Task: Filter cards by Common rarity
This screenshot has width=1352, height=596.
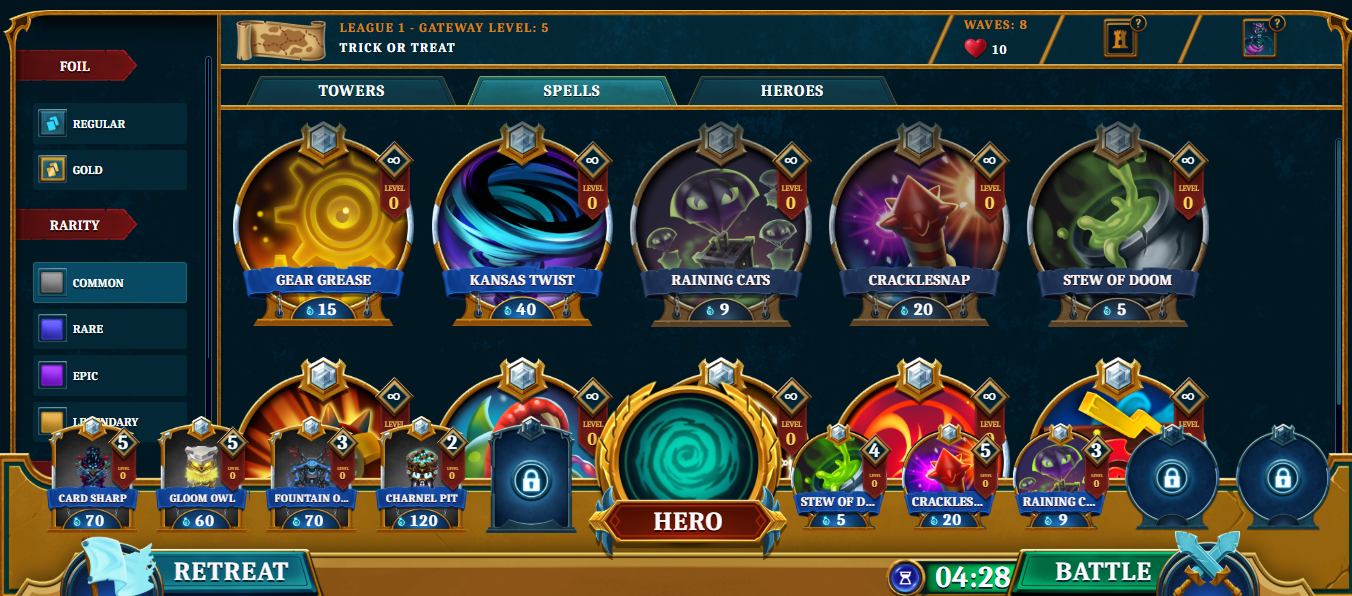Action: coord(110,283)
